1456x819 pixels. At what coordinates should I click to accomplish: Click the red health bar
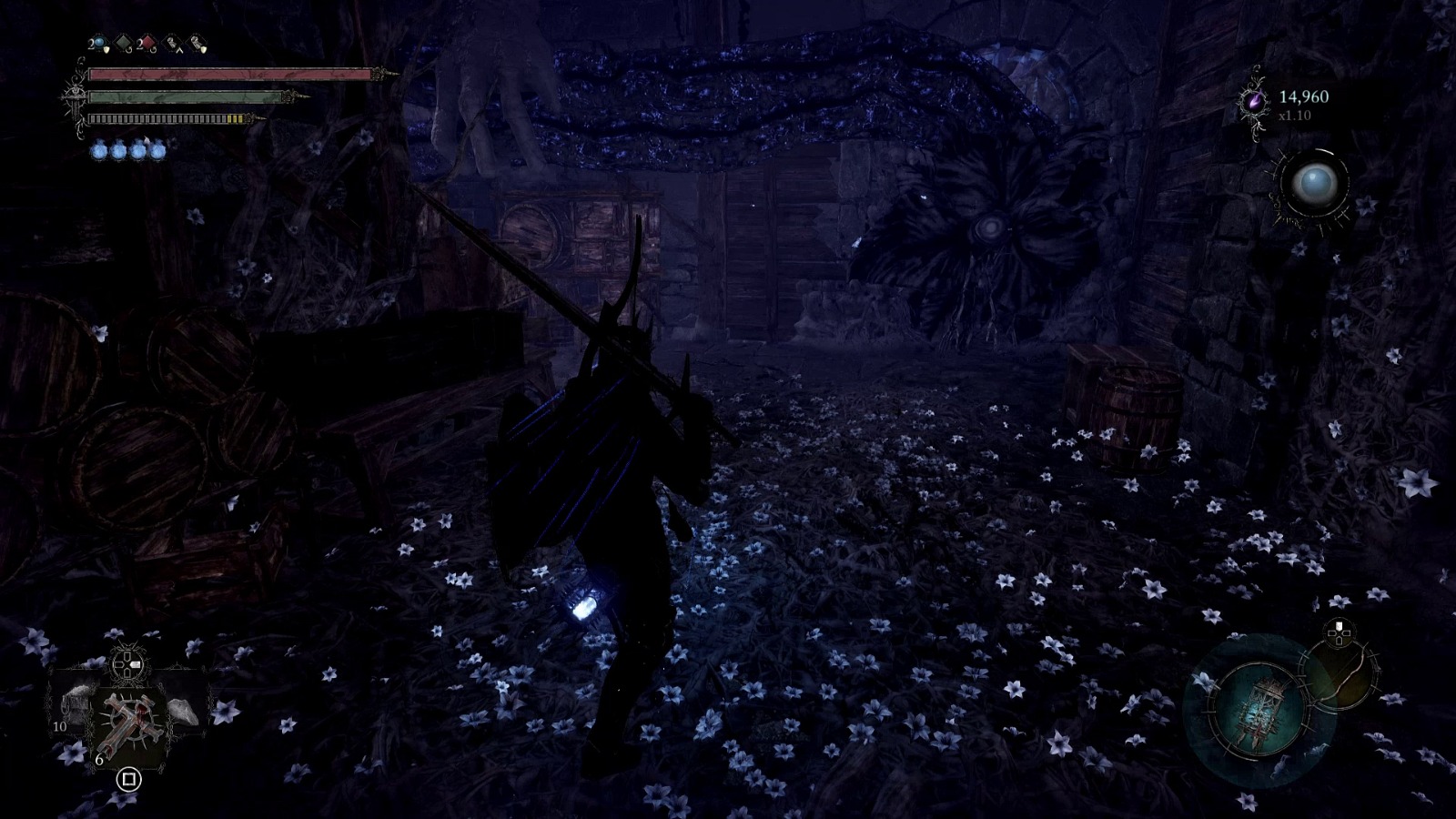pyautogui.click(x=227, y=75)
